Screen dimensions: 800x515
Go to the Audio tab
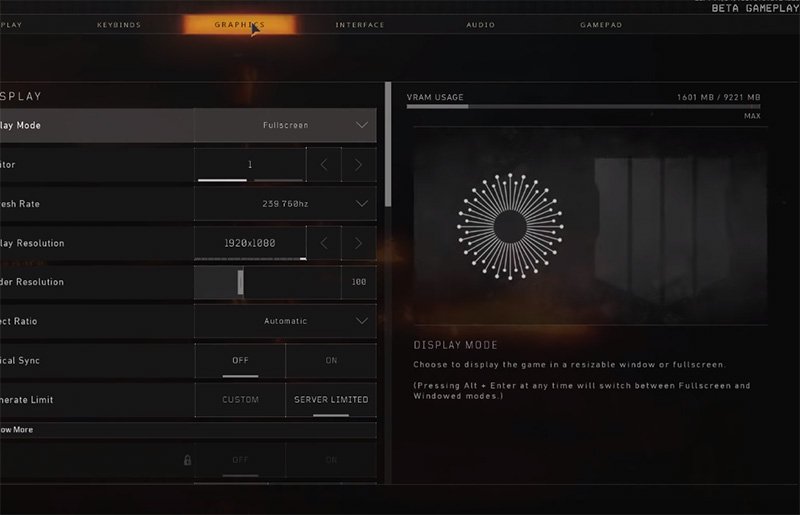tap(480, 25)
